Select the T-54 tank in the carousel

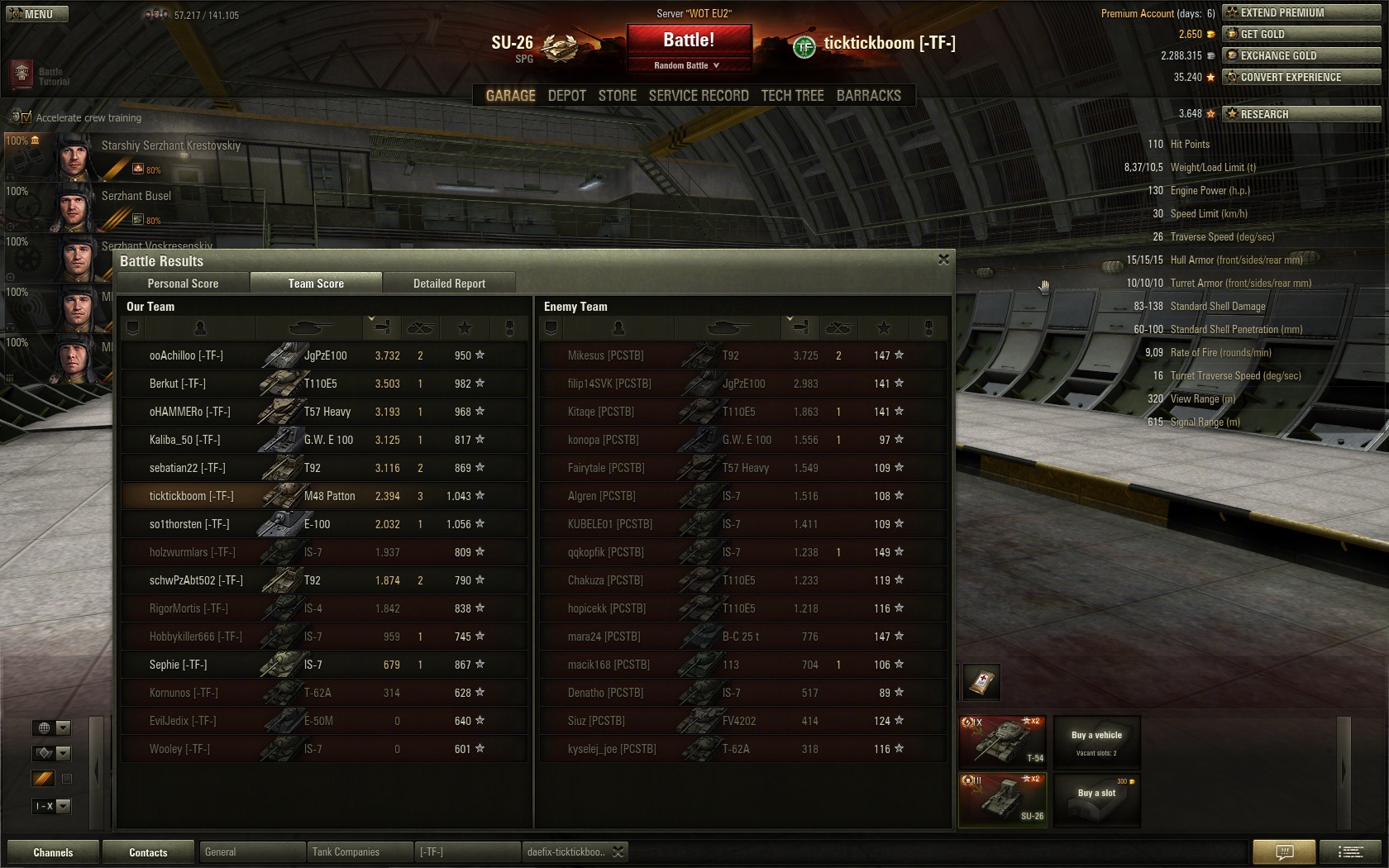point(1003,741)
